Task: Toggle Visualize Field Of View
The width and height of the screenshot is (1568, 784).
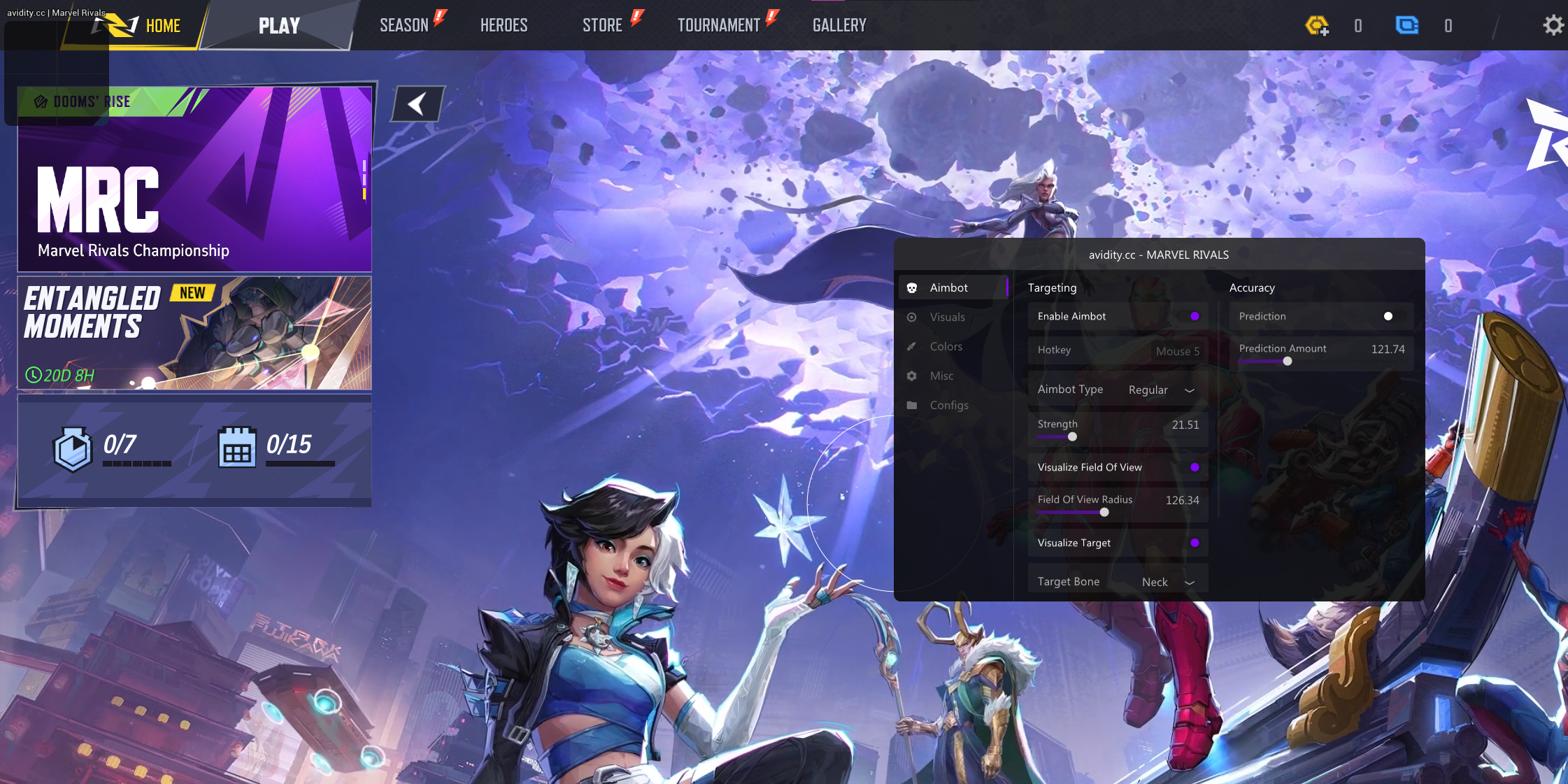Action: point(1195,467)
